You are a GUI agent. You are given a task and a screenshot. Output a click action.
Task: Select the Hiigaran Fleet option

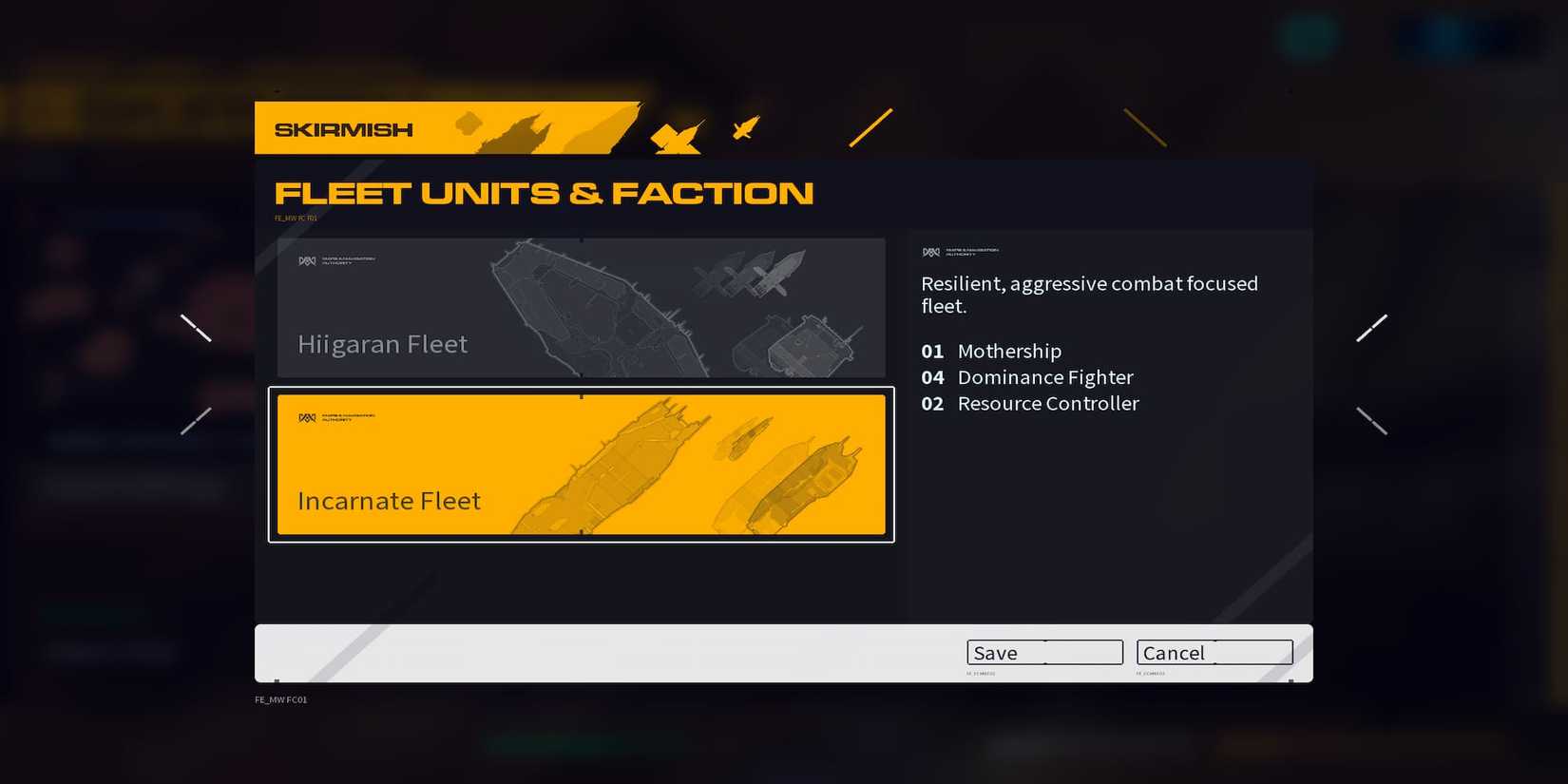tap(582, 308)
